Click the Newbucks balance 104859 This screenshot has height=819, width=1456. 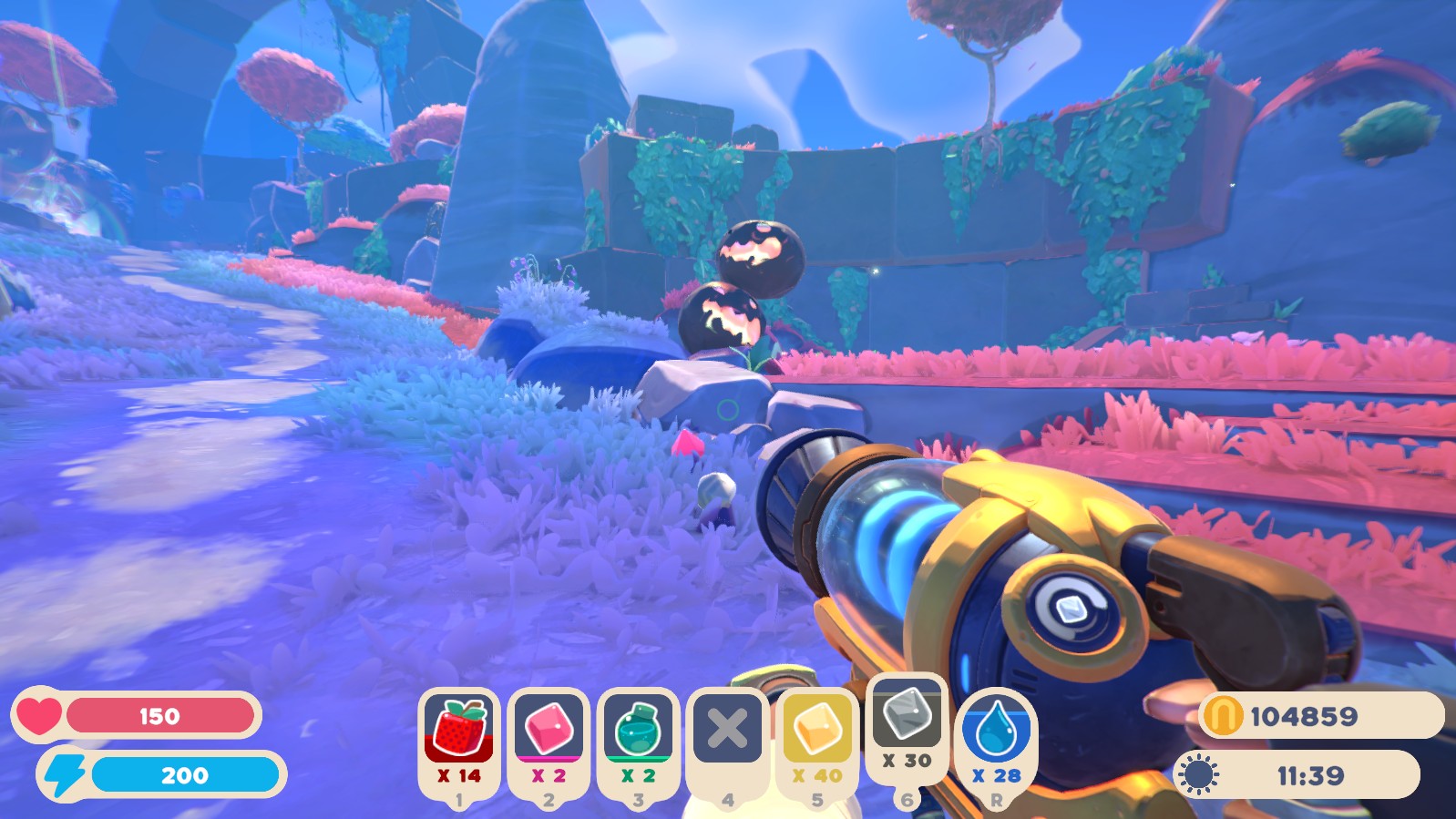point(1303,716)
